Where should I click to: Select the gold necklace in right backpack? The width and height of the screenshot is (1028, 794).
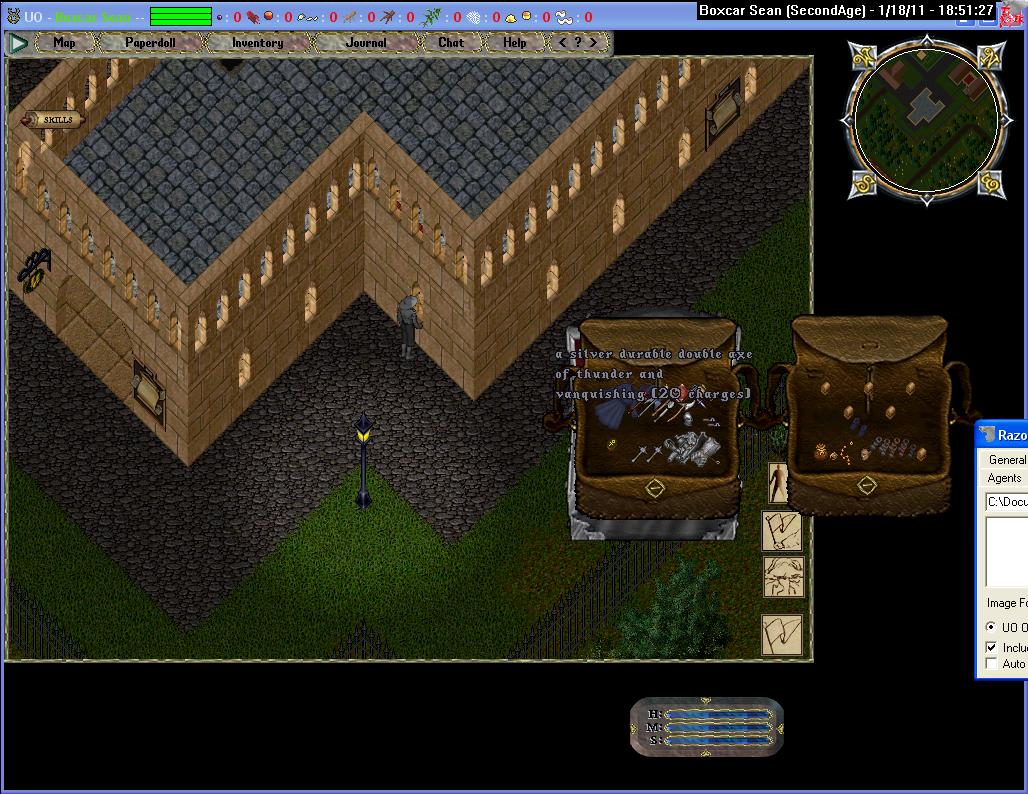[843, 454]
